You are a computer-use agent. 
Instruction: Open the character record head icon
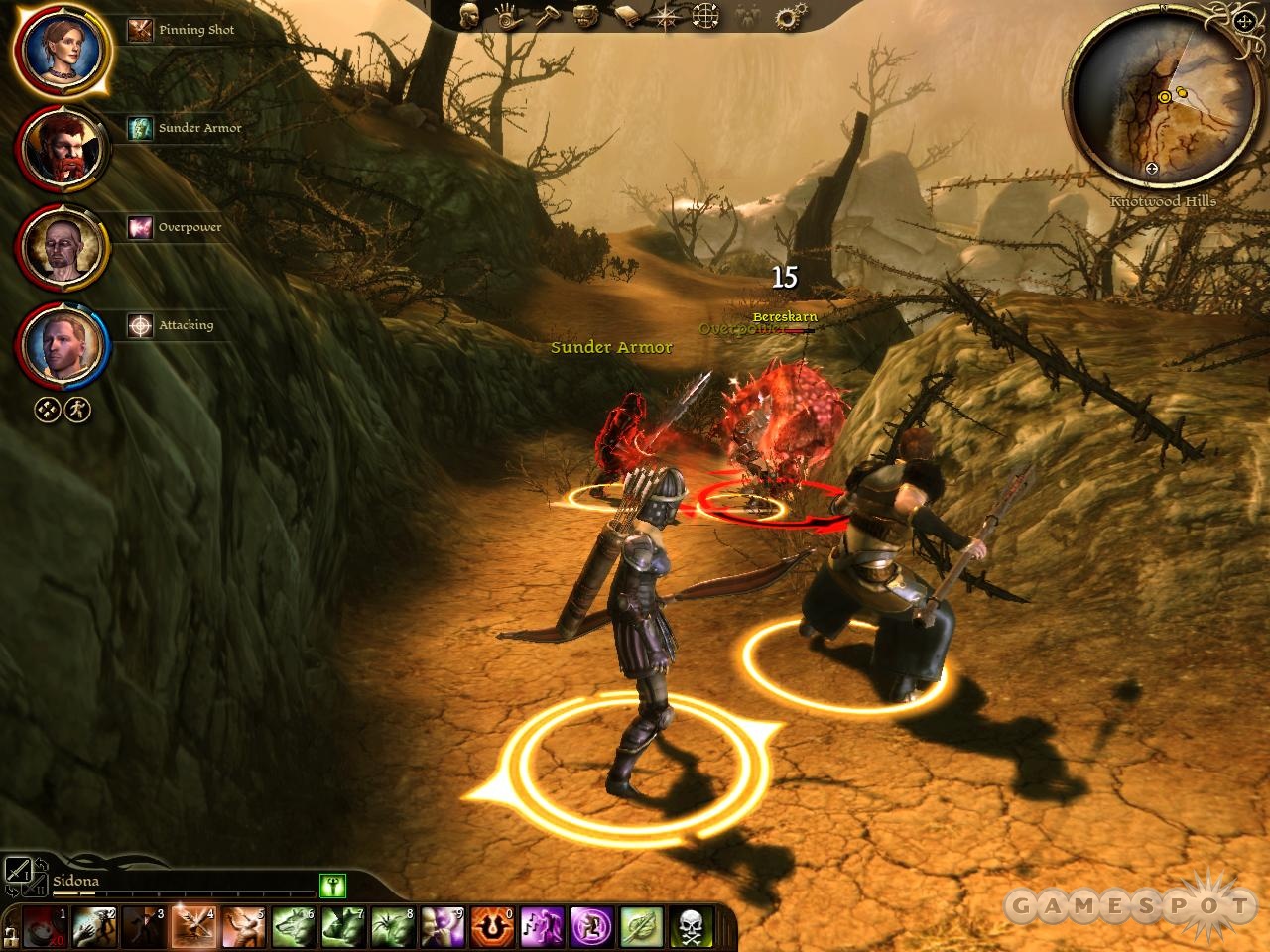(x=470, y=15)
